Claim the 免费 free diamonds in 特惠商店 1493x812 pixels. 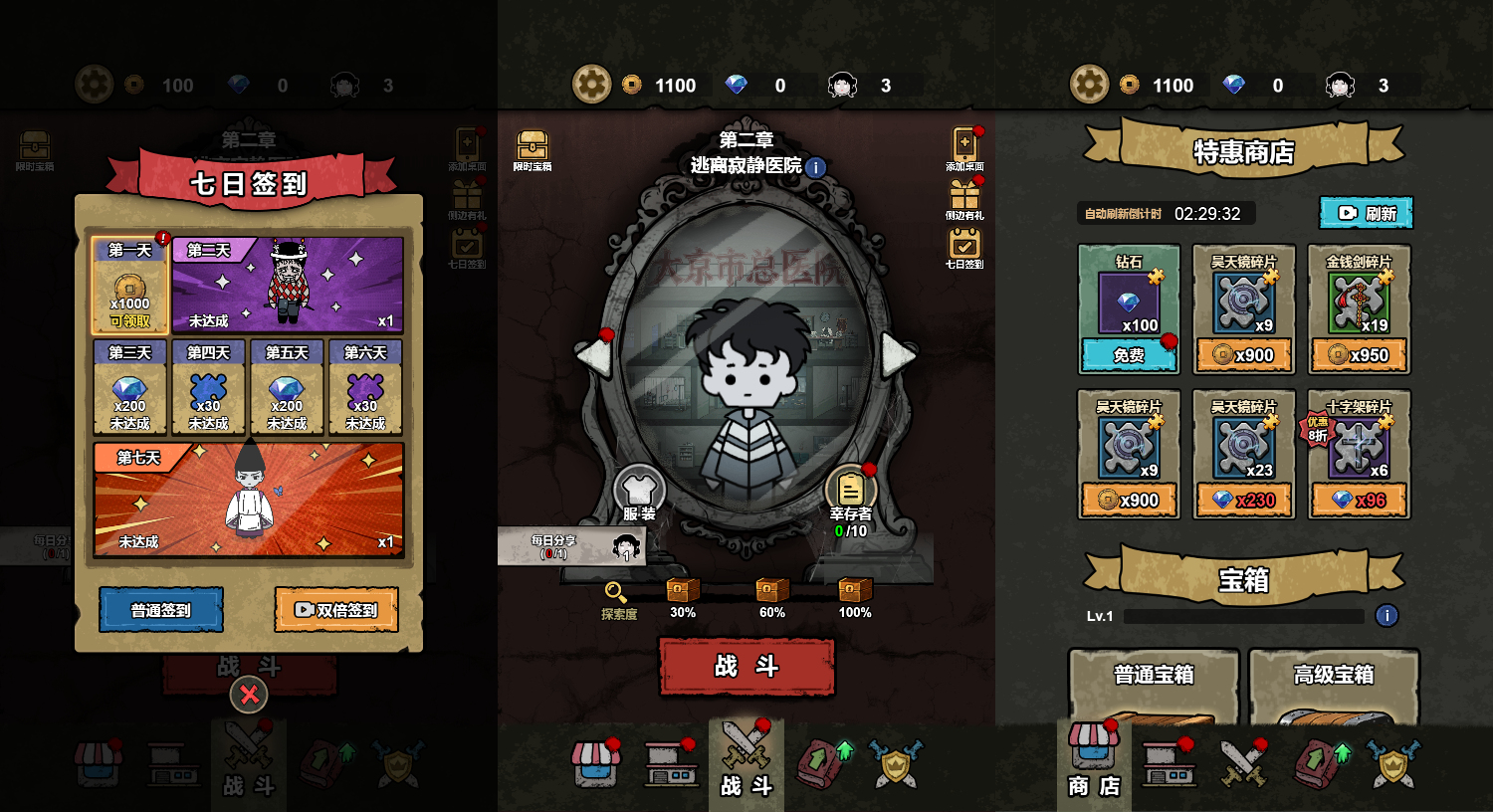[1129, 354]
